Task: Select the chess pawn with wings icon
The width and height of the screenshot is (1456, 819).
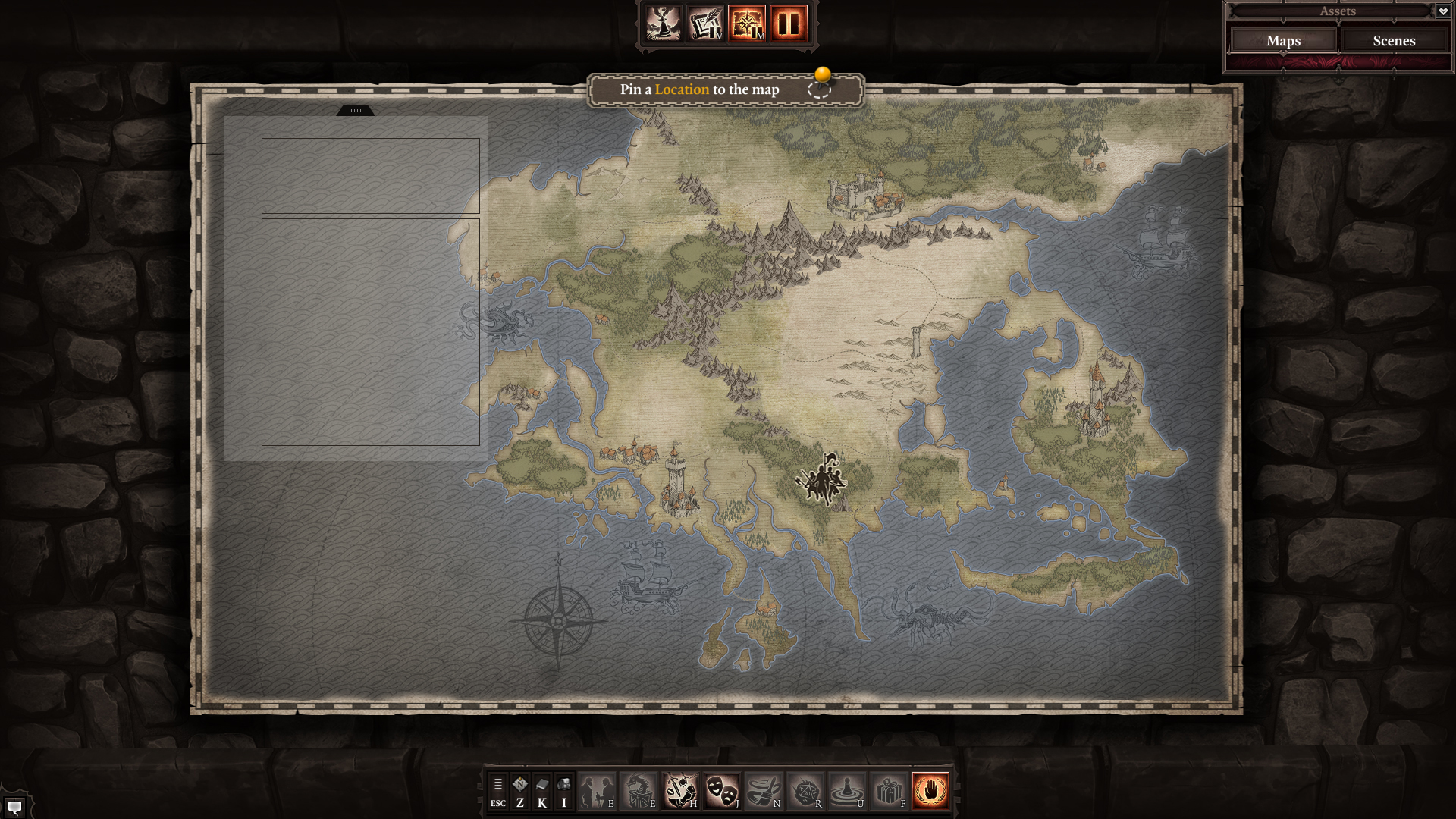Action: pyautogui.click(x=664, y=24)
